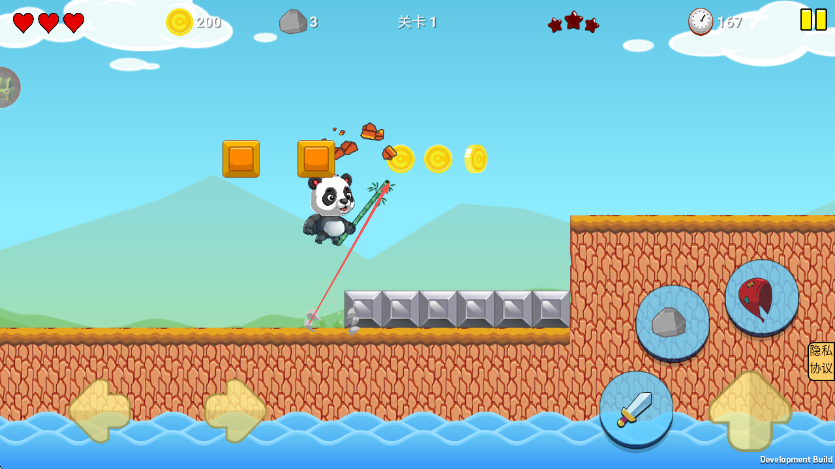The height and width of the screenshot is (469, 835).
Task: Open the partially hidden round side button
Action: coord(6,87)
